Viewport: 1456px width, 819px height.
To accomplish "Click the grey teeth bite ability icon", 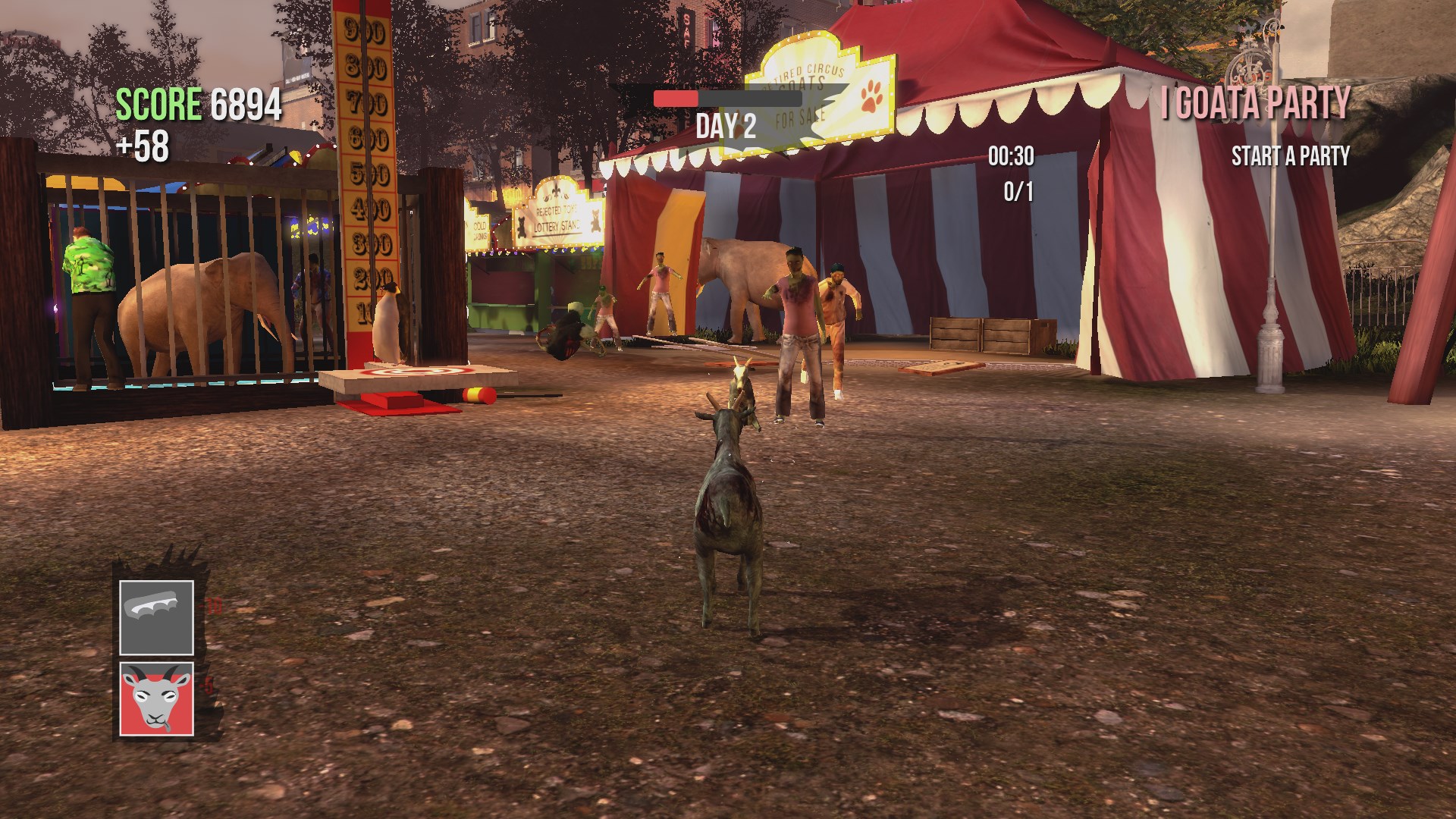I will coord(155,618).
